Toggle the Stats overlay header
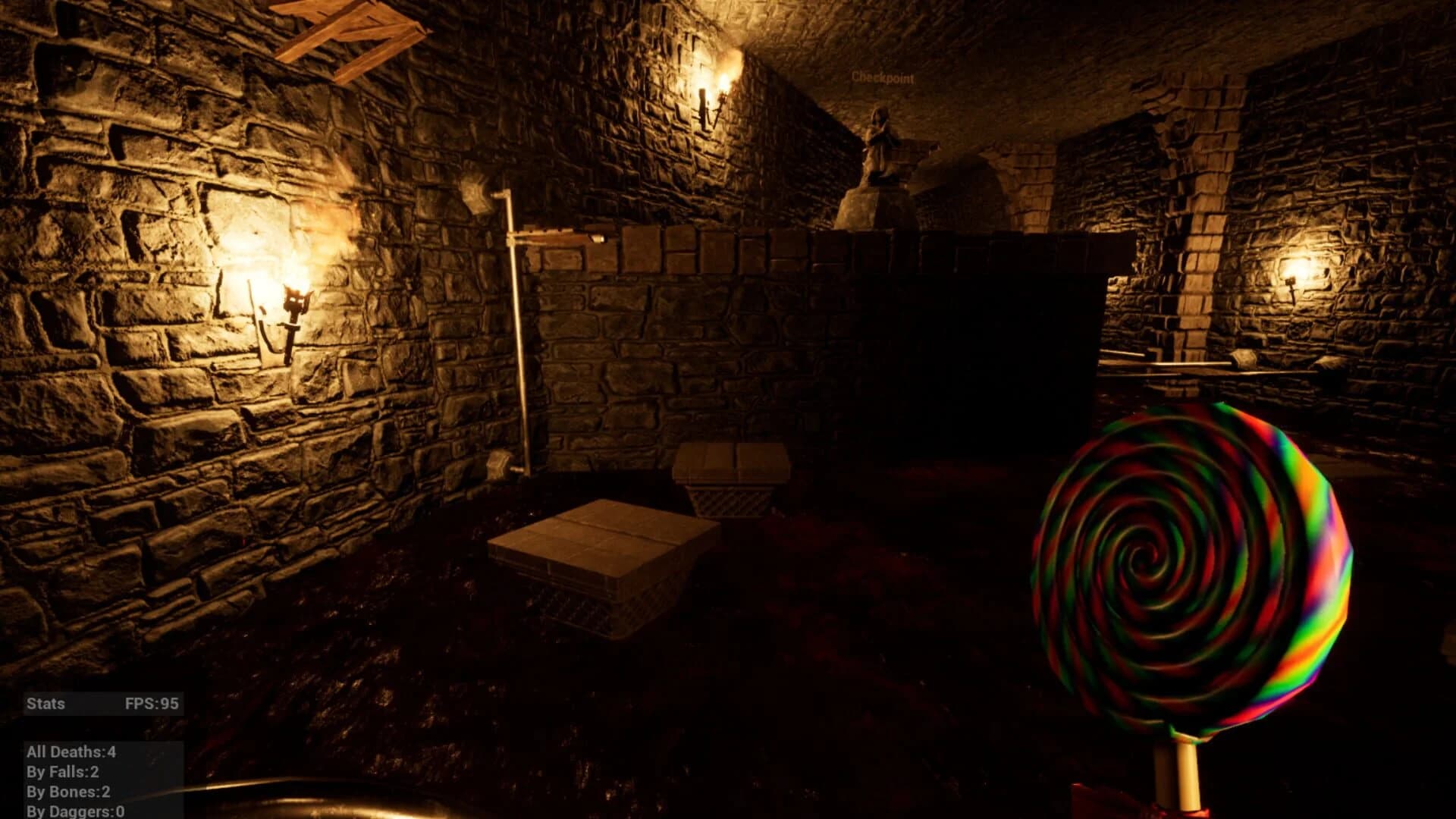 (45, 704)
